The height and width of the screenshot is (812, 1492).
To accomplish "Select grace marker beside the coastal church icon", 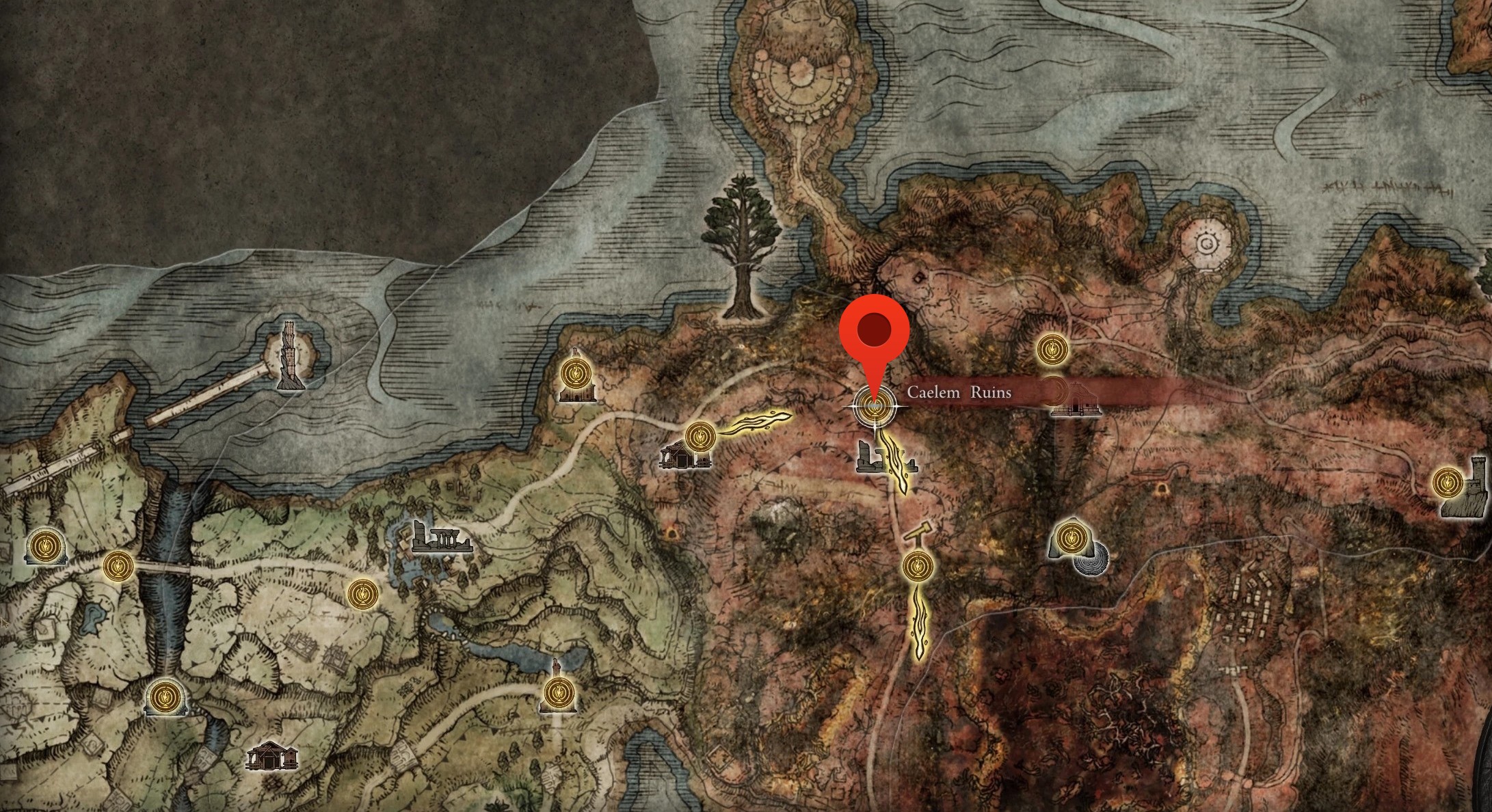I will coord(576,374).
